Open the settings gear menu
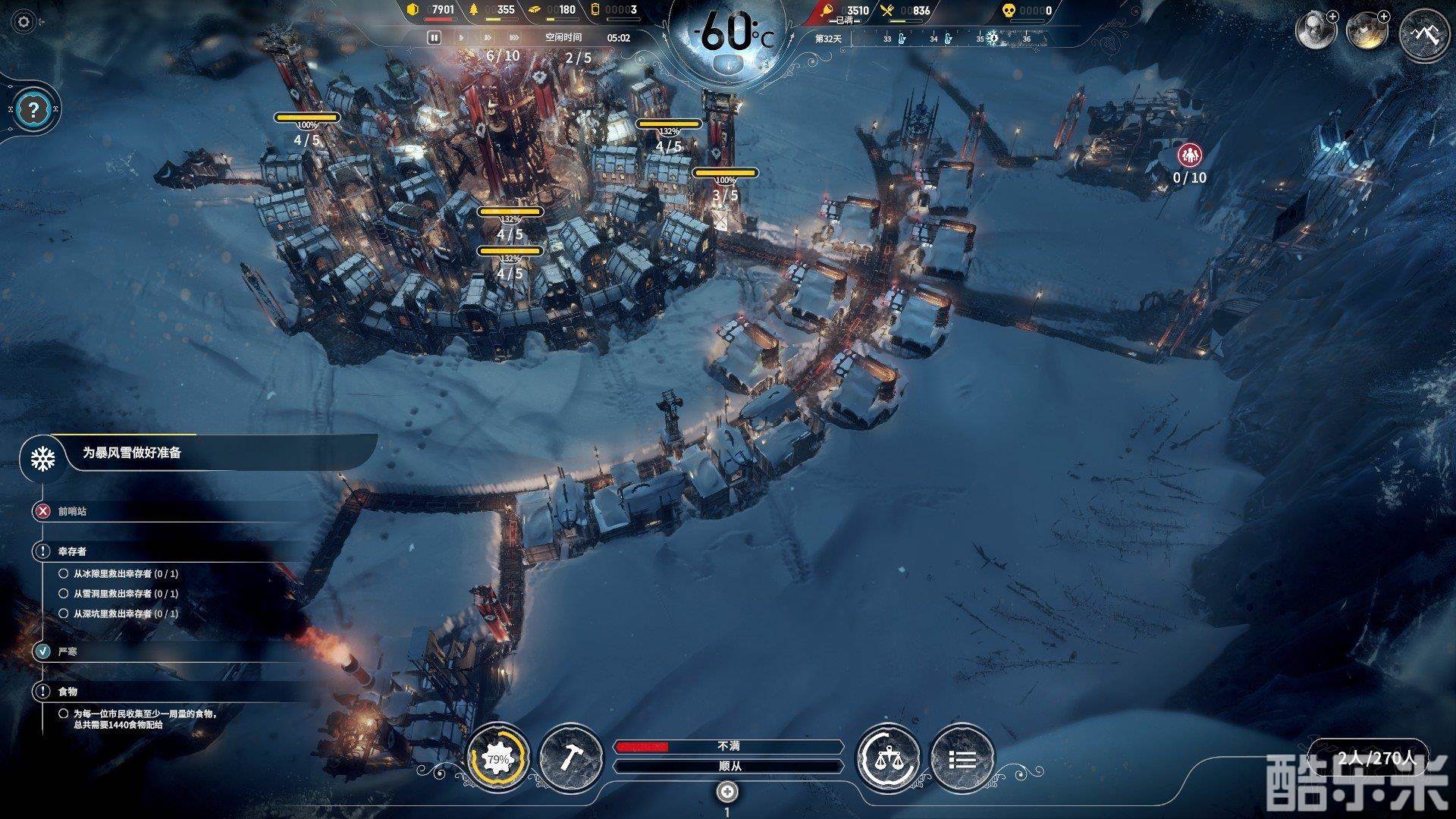This screenshot has height=819, width=1456. (x=24, y=22)
